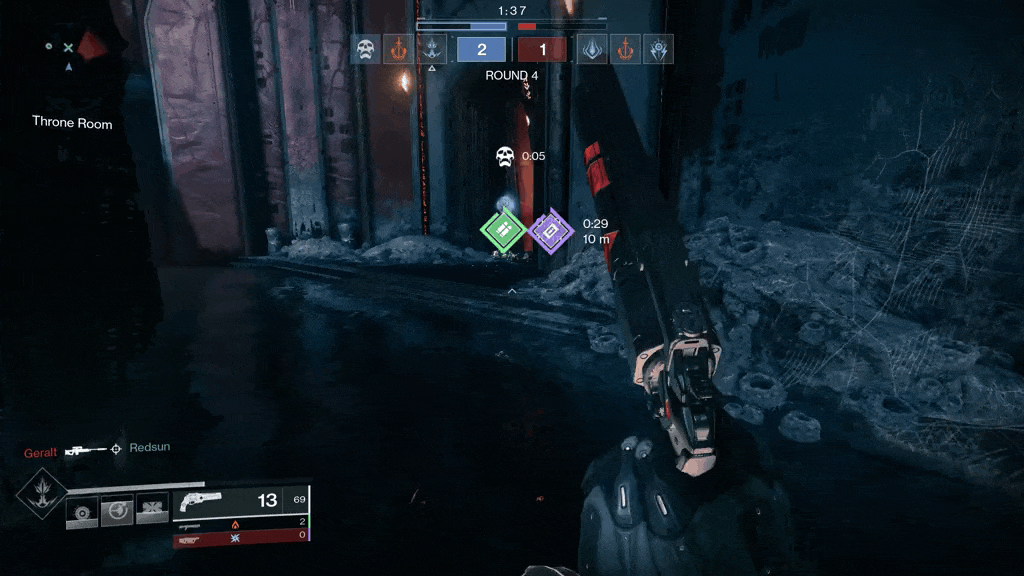Click the orange anchor icon on blue team
Viewport: 1024px width, 576px height.
point(398,49)
